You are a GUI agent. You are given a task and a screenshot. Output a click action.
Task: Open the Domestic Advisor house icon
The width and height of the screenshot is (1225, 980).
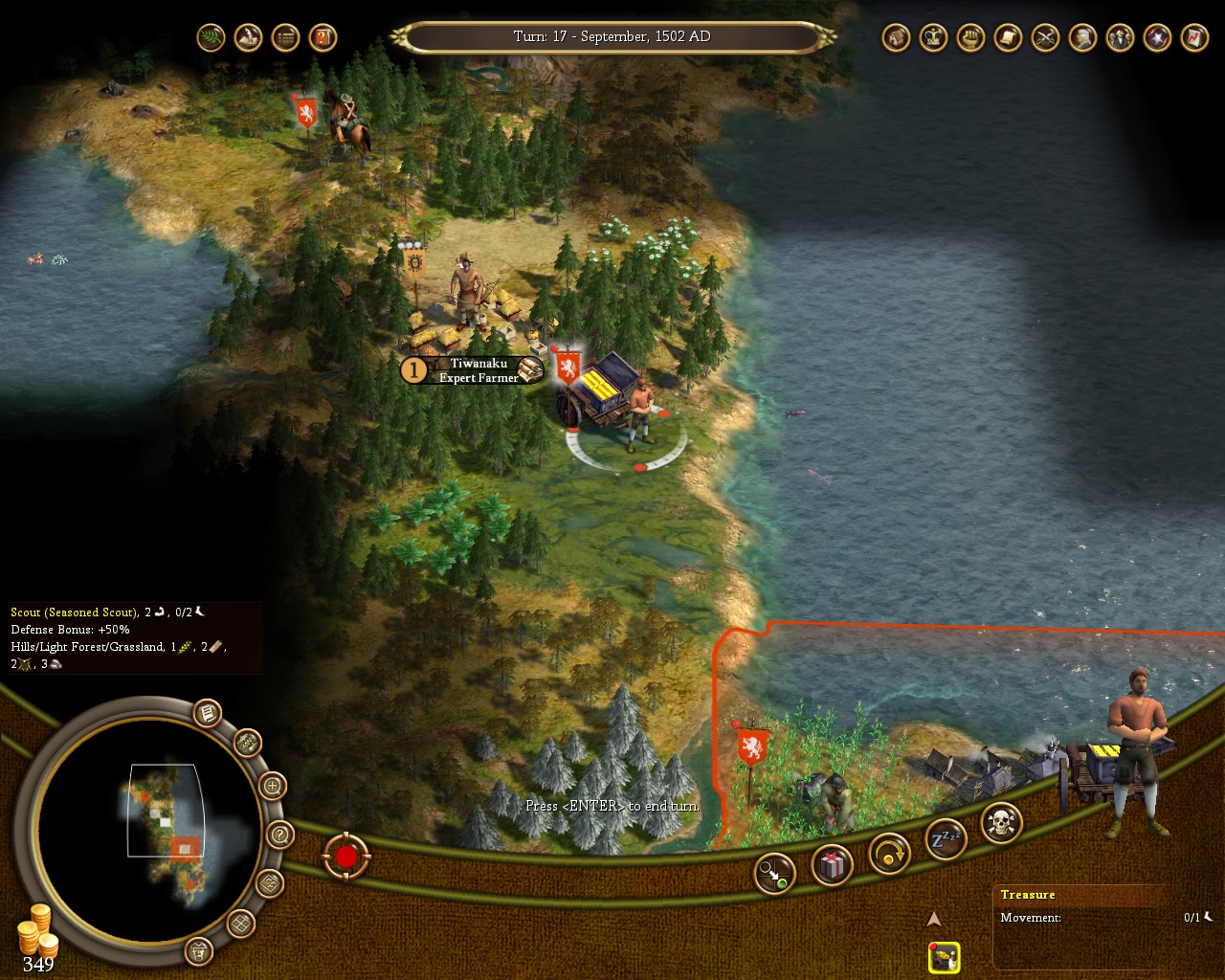897,38
